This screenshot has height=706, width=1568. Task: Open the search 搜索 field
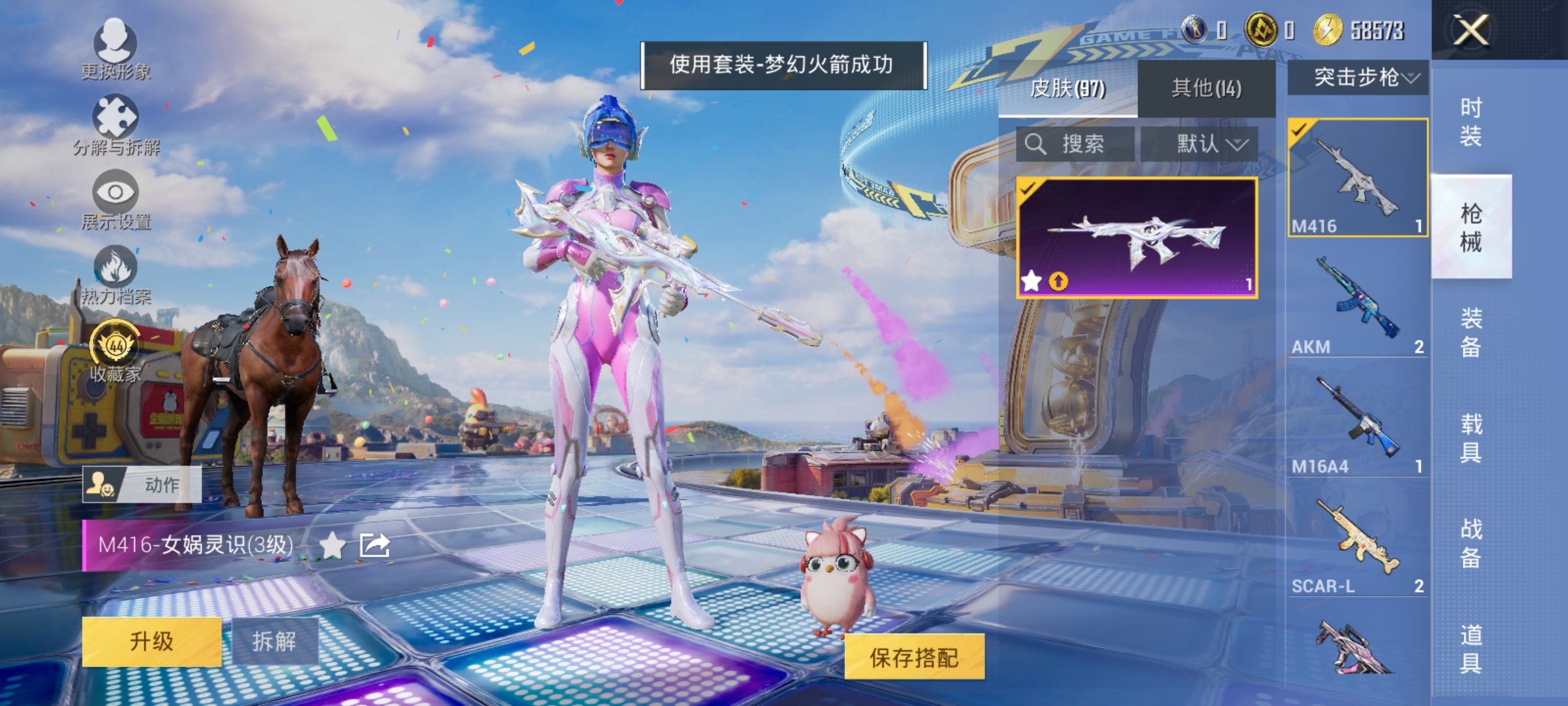pyautogui.click(x=1078, y=144)
